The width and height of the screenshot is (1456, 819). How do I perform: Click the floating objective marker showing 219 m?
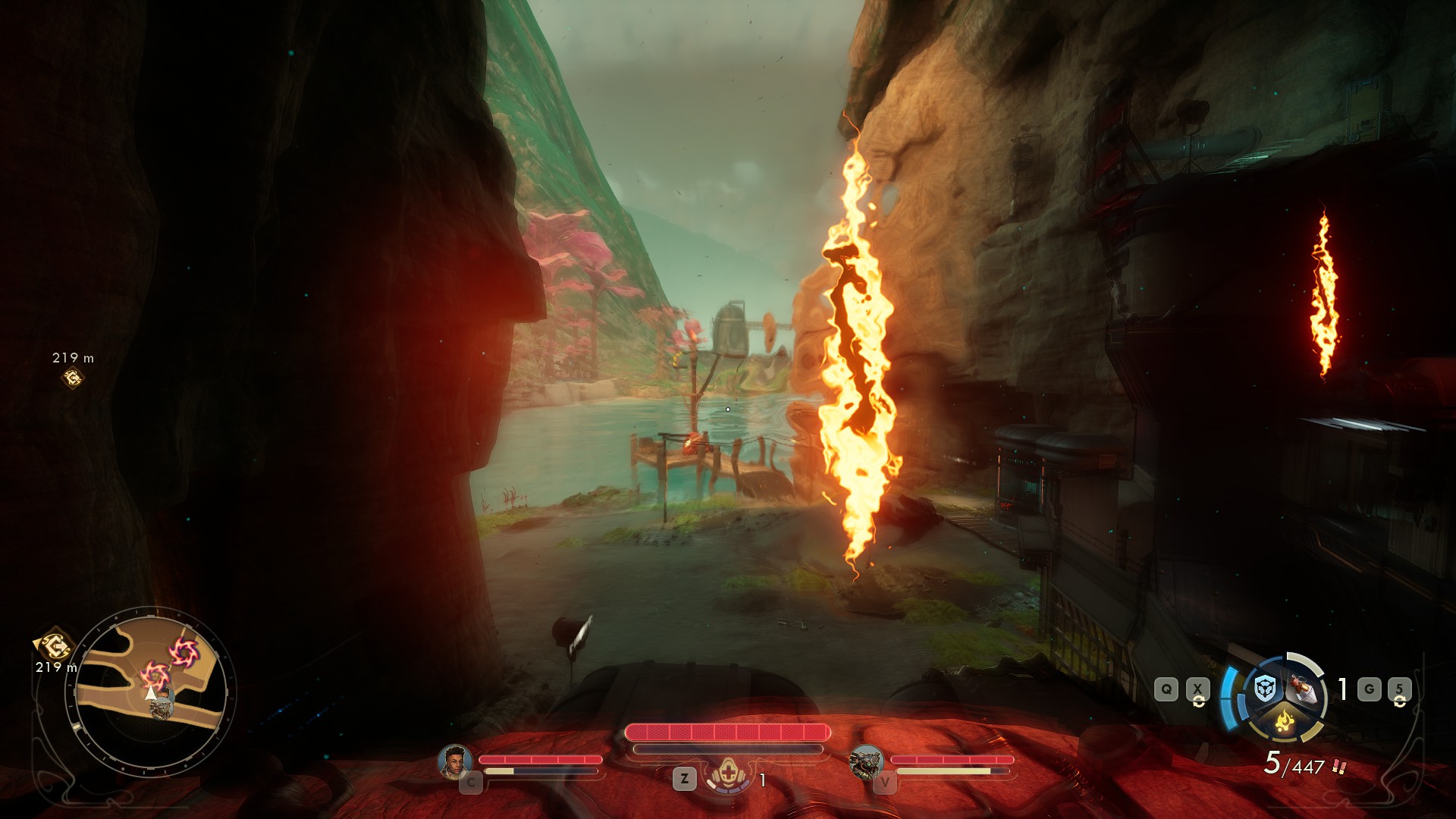click(73, 377)
